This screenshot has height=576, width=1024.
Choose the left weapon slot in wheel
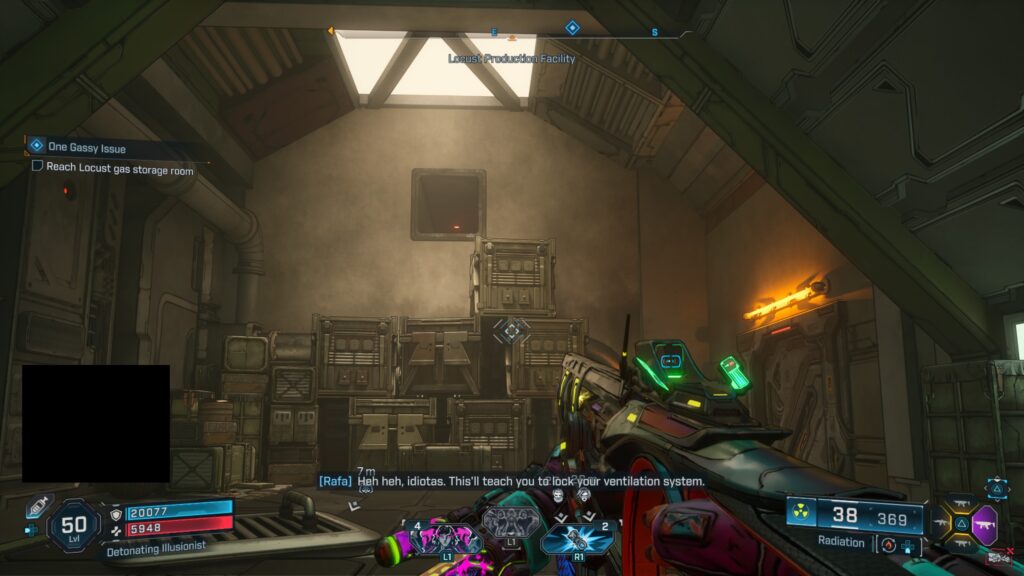941,524
